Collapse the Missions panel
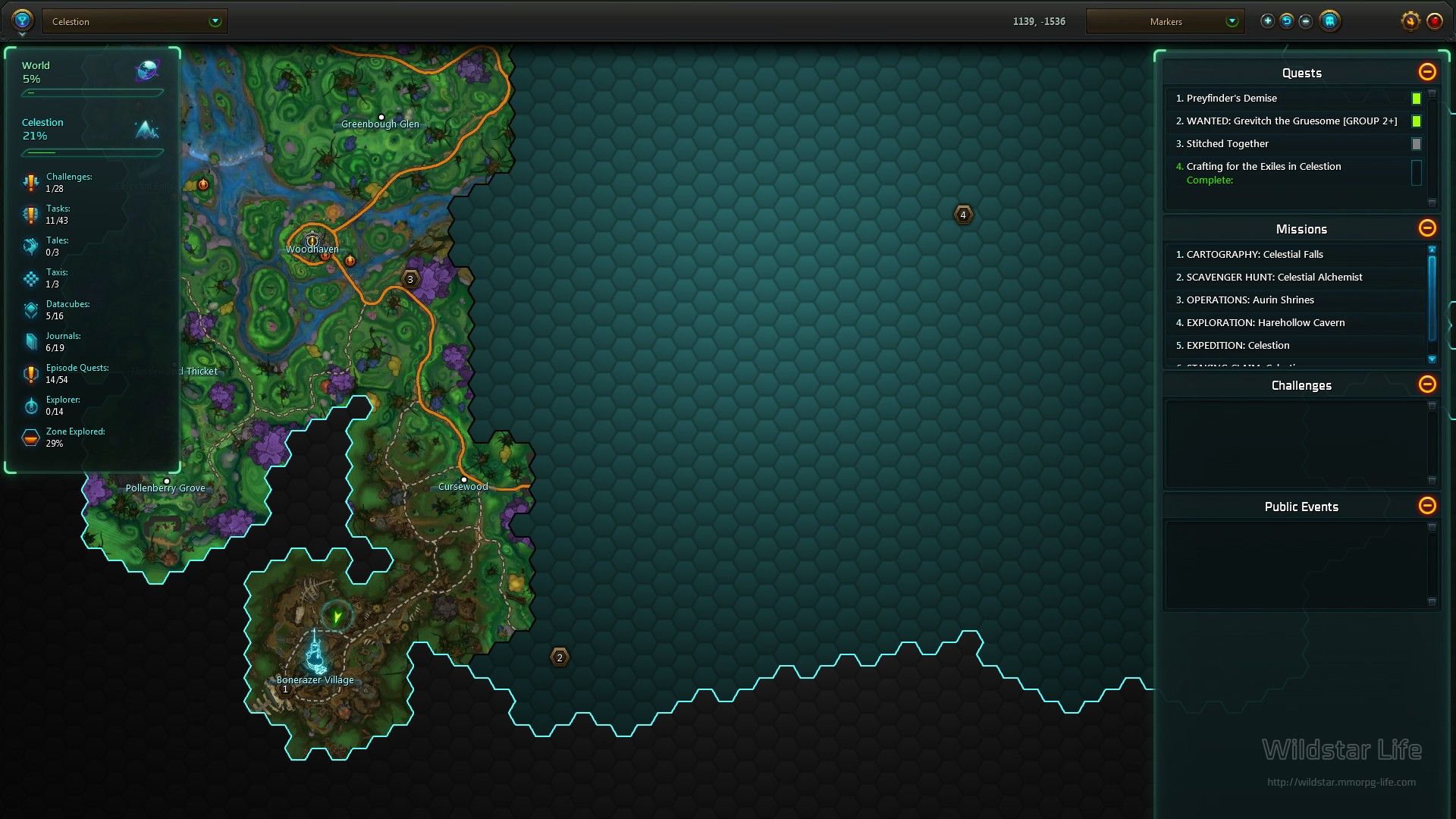The height and width of the screenshot is (819, 1456). click(1426, 228)
